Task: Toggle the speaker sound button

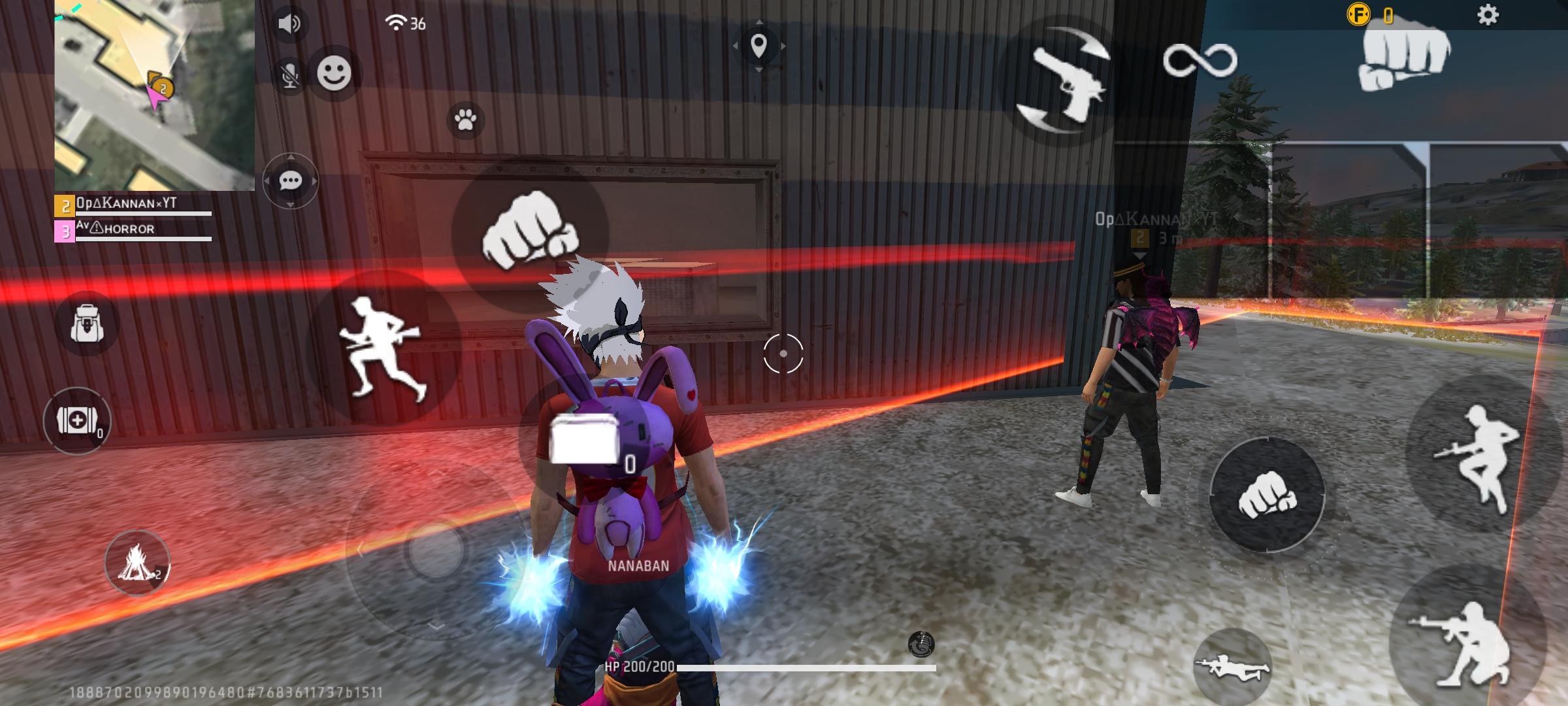Action: (289, 24)
